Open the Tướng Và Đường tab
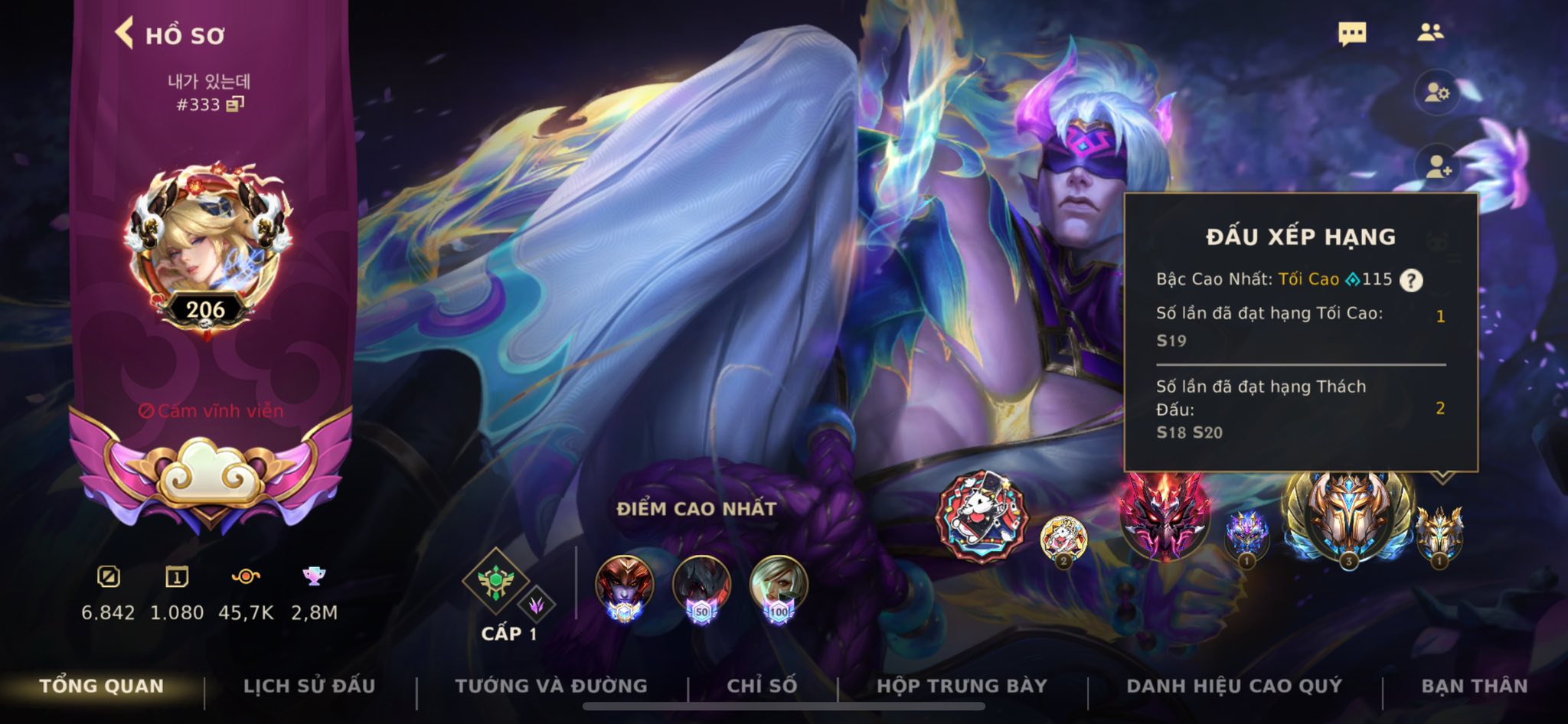The width and height of the screenshot is (1568, 724). pos(550,686)
